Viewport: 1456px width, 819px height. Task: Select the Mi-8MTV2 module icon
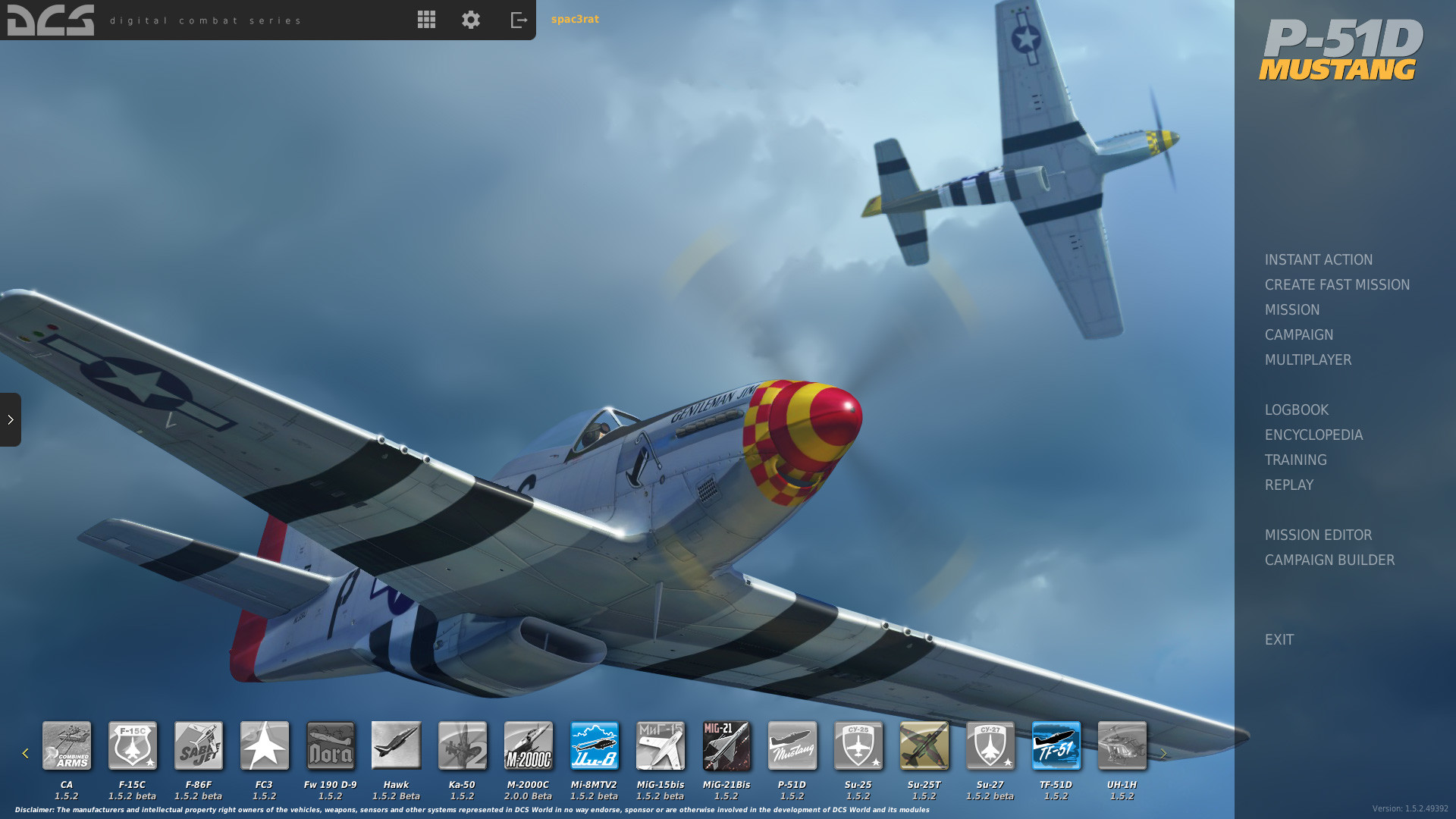coord(595,745)
